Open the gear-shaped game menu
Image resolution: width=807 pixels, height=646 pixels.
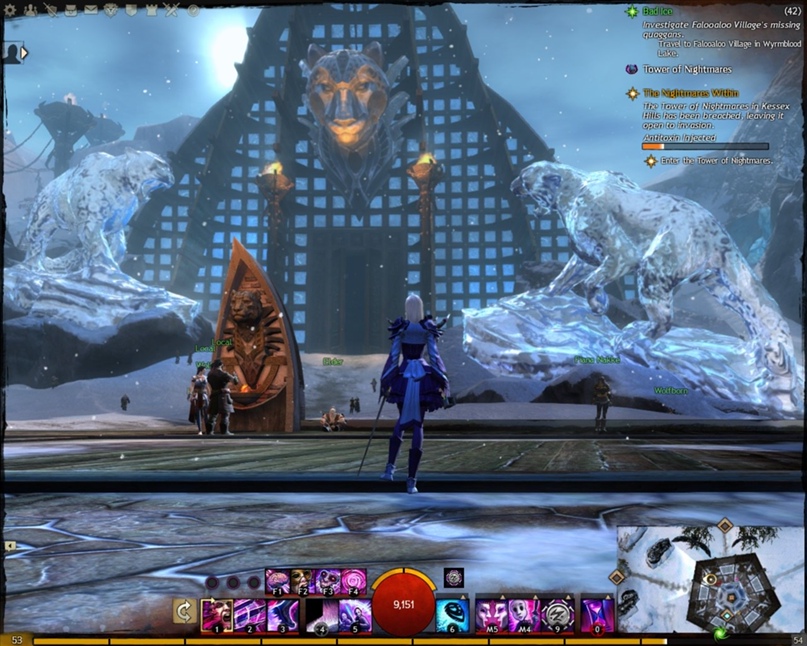pyautogui.click(x=11, y=10)
